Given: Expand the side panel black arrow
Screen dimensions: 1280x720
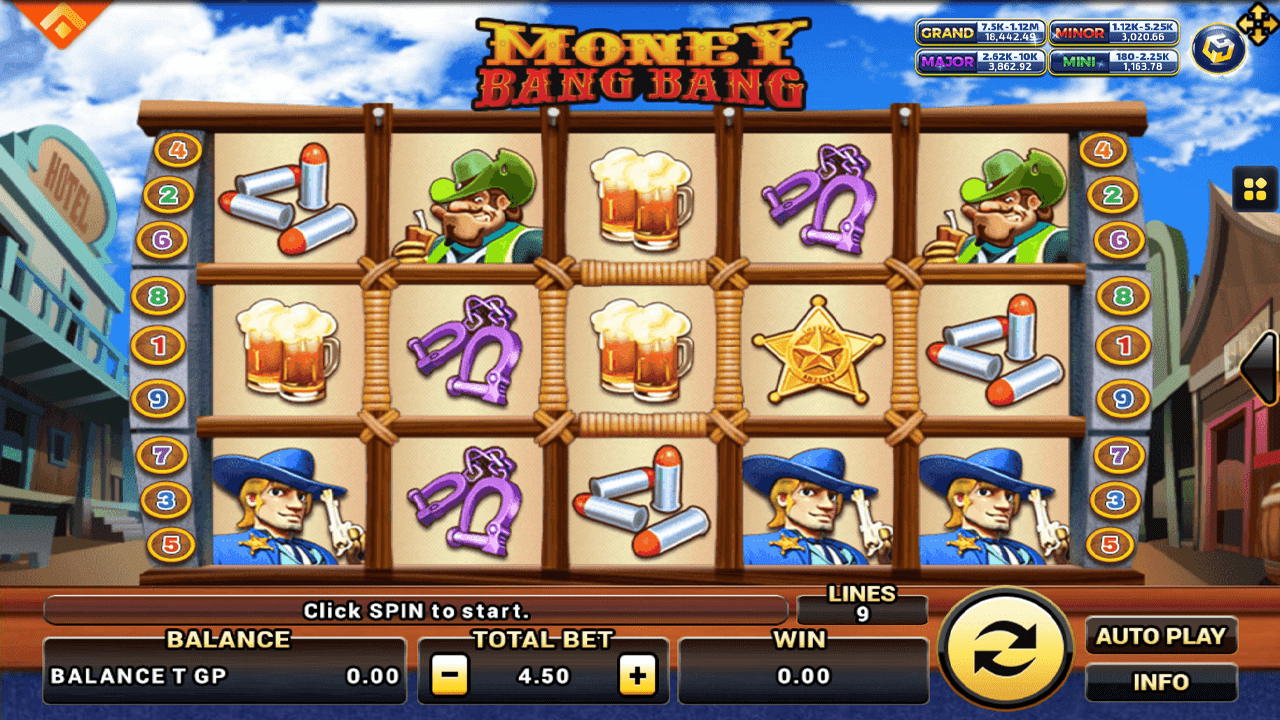Looking at the screenshot, I should tap(1262, 368).
